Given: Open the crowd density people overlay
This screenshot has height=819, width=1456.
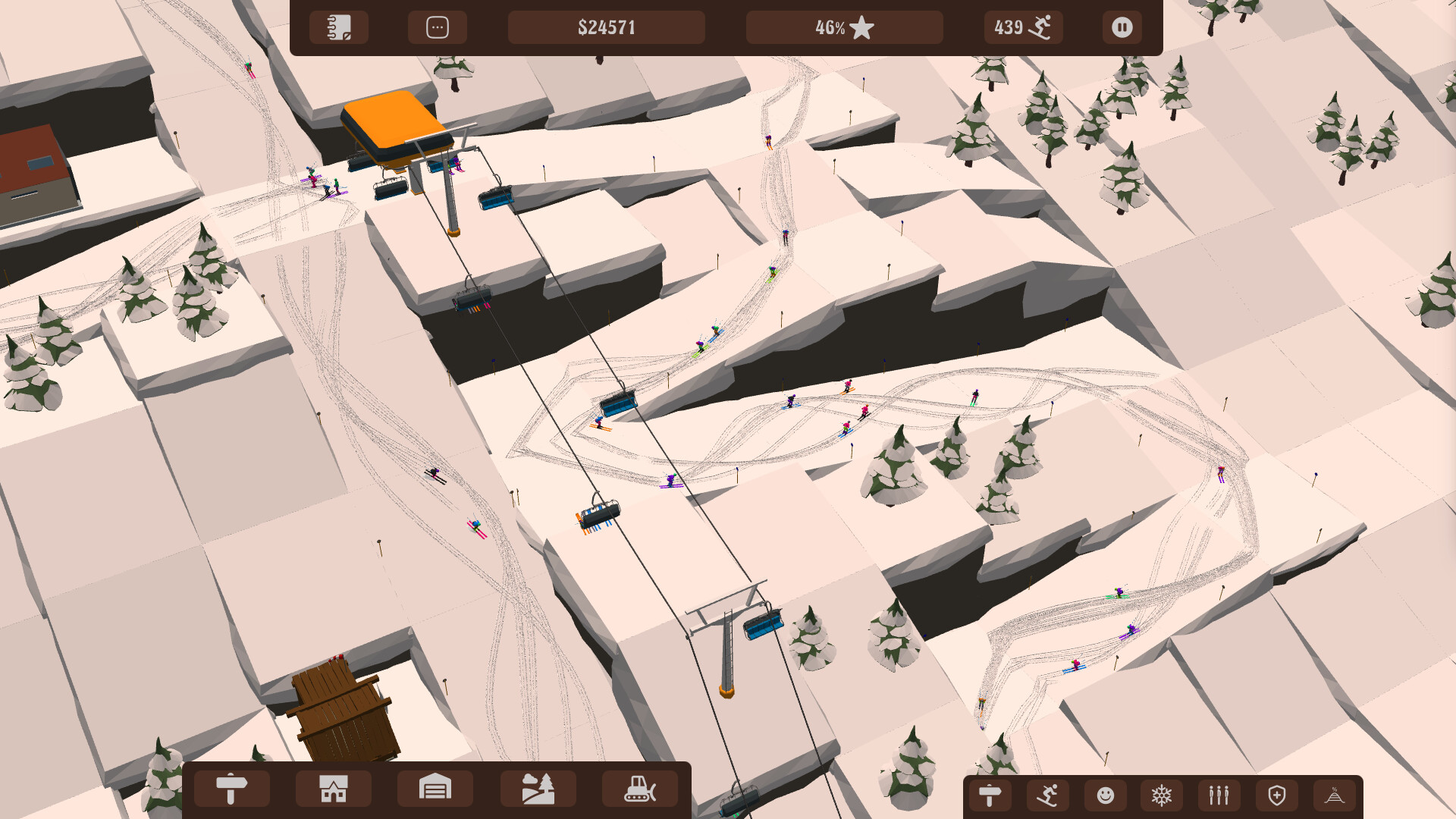Looking at the screenshot, I should tap(1218, 795).
